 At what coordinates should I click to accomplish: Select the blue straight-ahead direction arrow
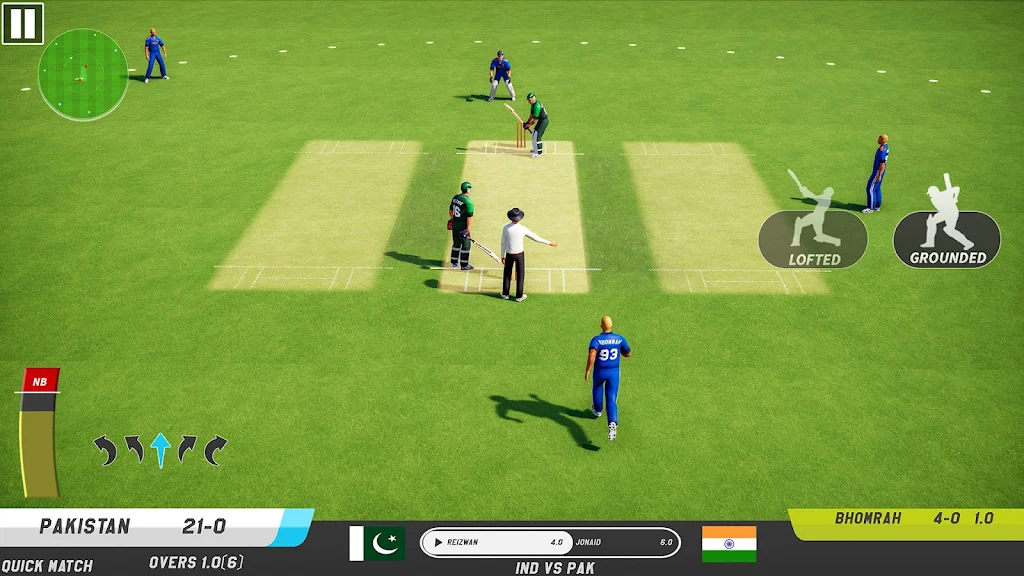[160, 449]
